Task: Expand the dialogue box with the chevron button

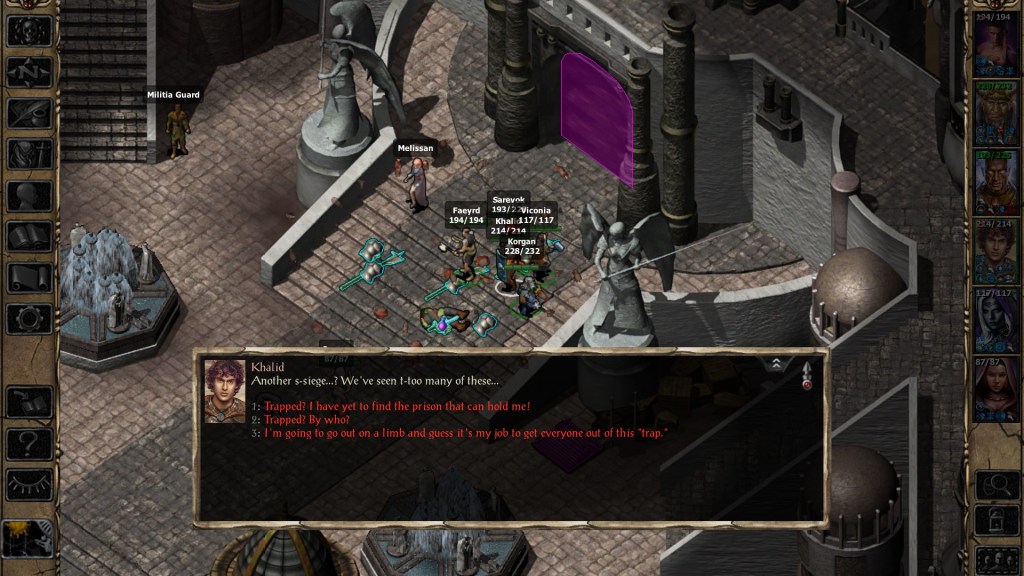Action: pyautogui.click(x=776, y=365)
